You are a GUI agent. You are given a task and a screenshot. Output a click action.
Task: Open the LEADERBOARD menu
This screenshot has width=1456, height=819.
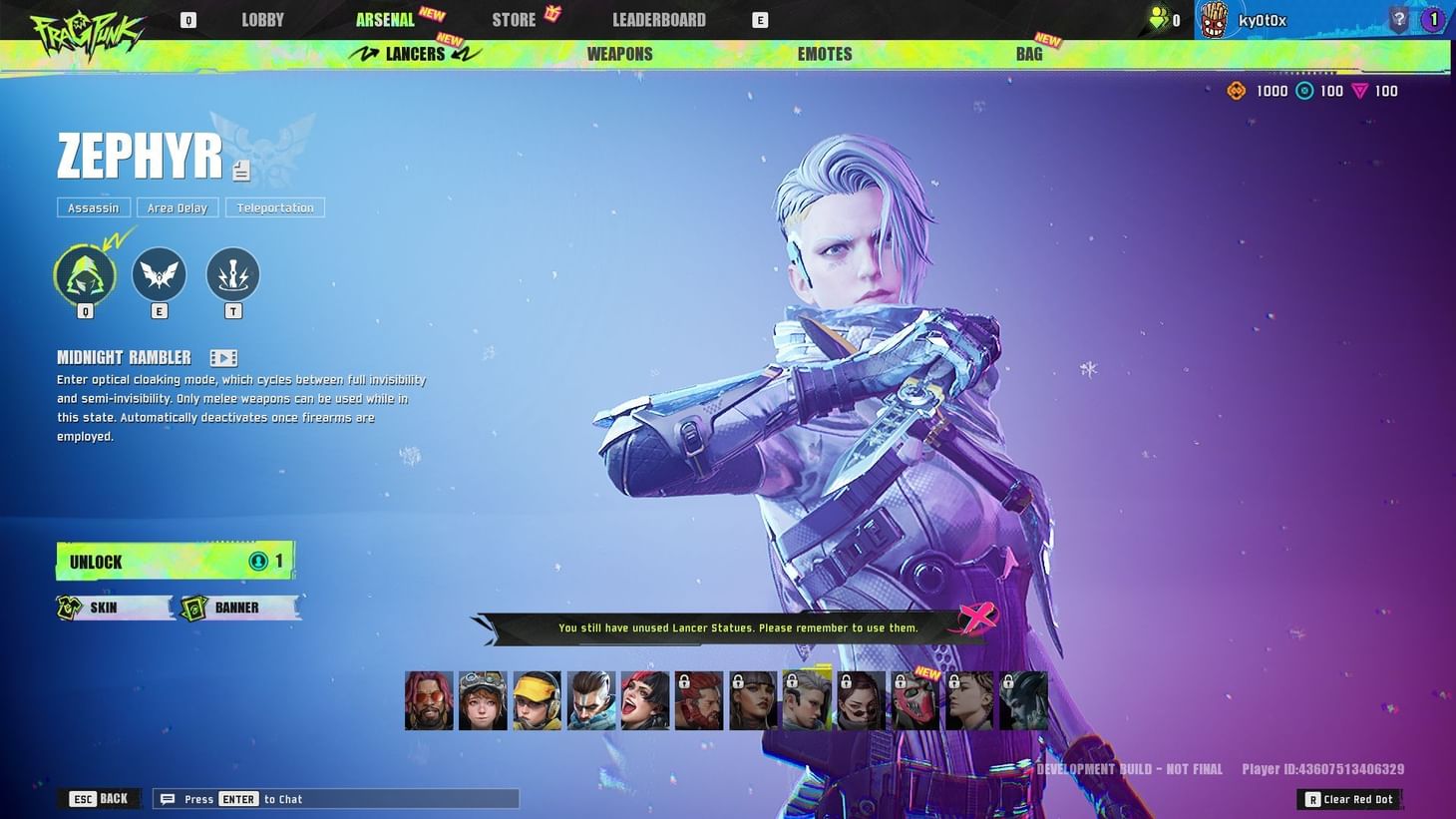click(658, 19)
